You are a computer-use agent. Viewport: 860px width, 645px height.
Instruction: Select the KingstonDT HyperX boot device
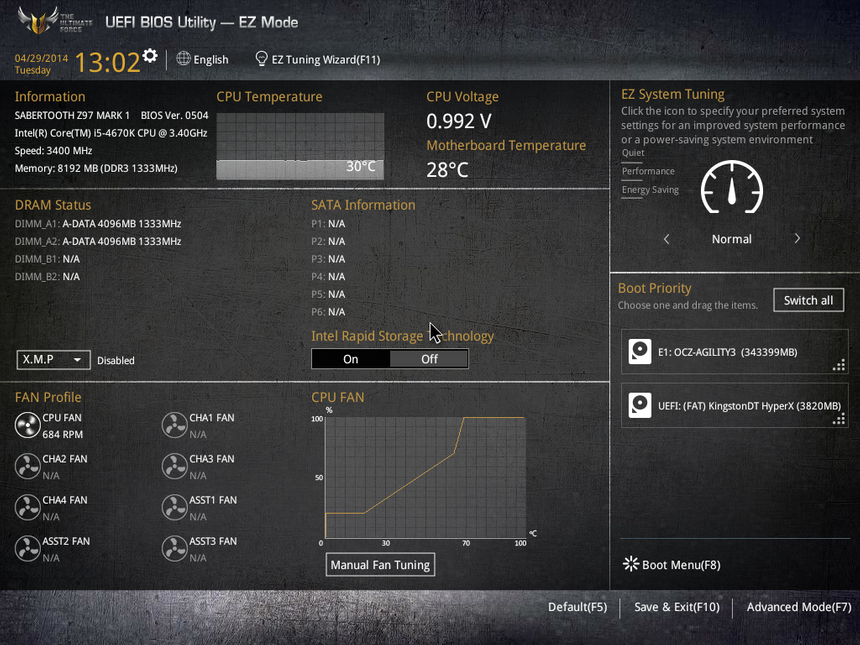pyautogui.click(x=734, y=406)
